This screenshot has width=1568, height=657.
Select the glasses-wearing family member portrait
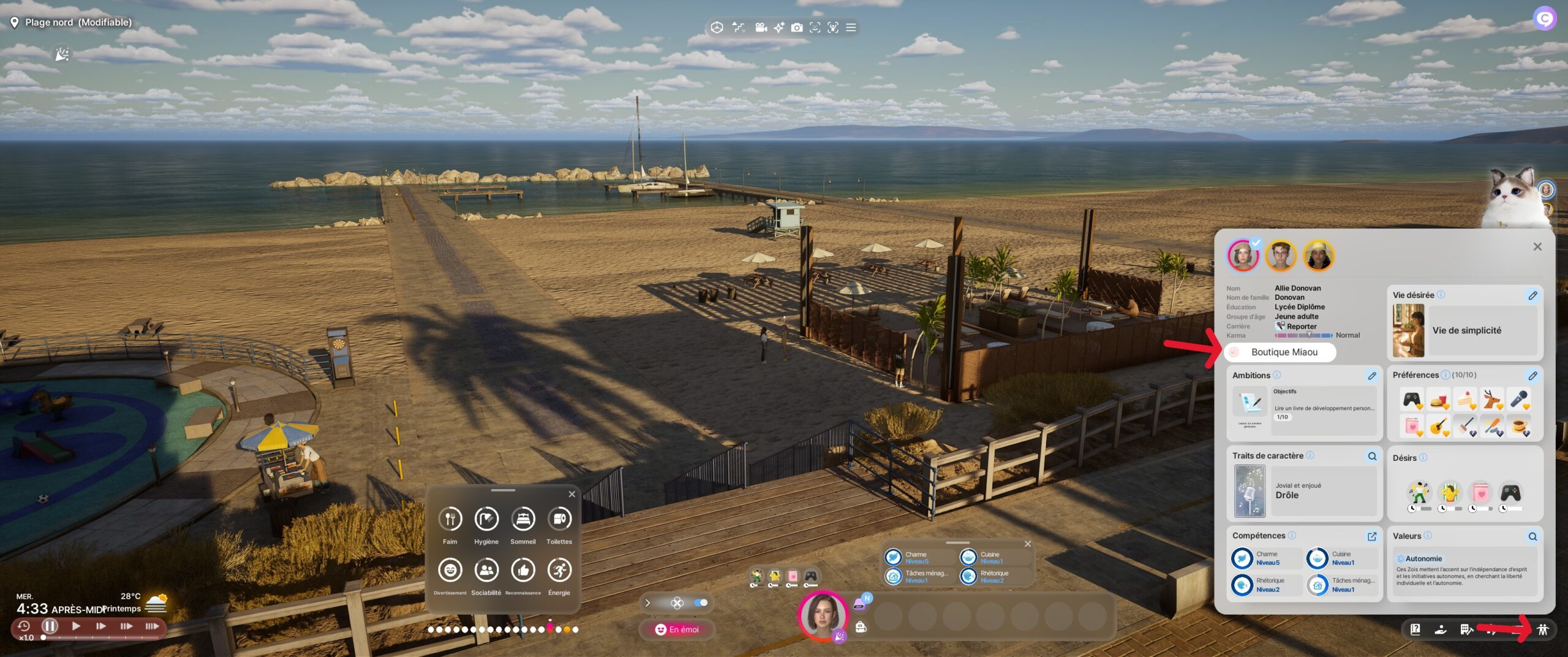coord(1280,256)
